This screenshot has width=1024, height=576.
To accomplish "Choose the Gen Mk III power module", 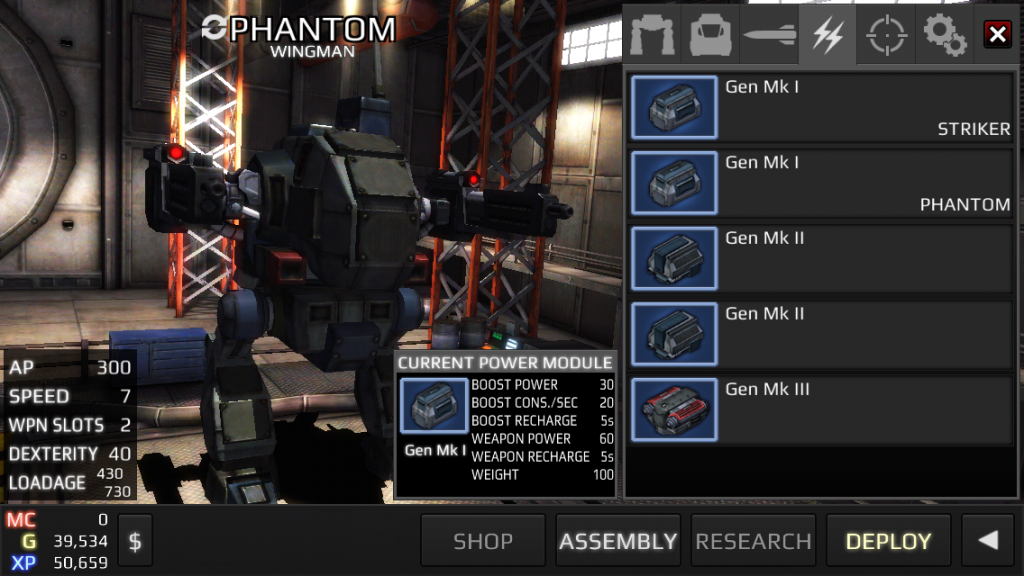I will [822, 410].
